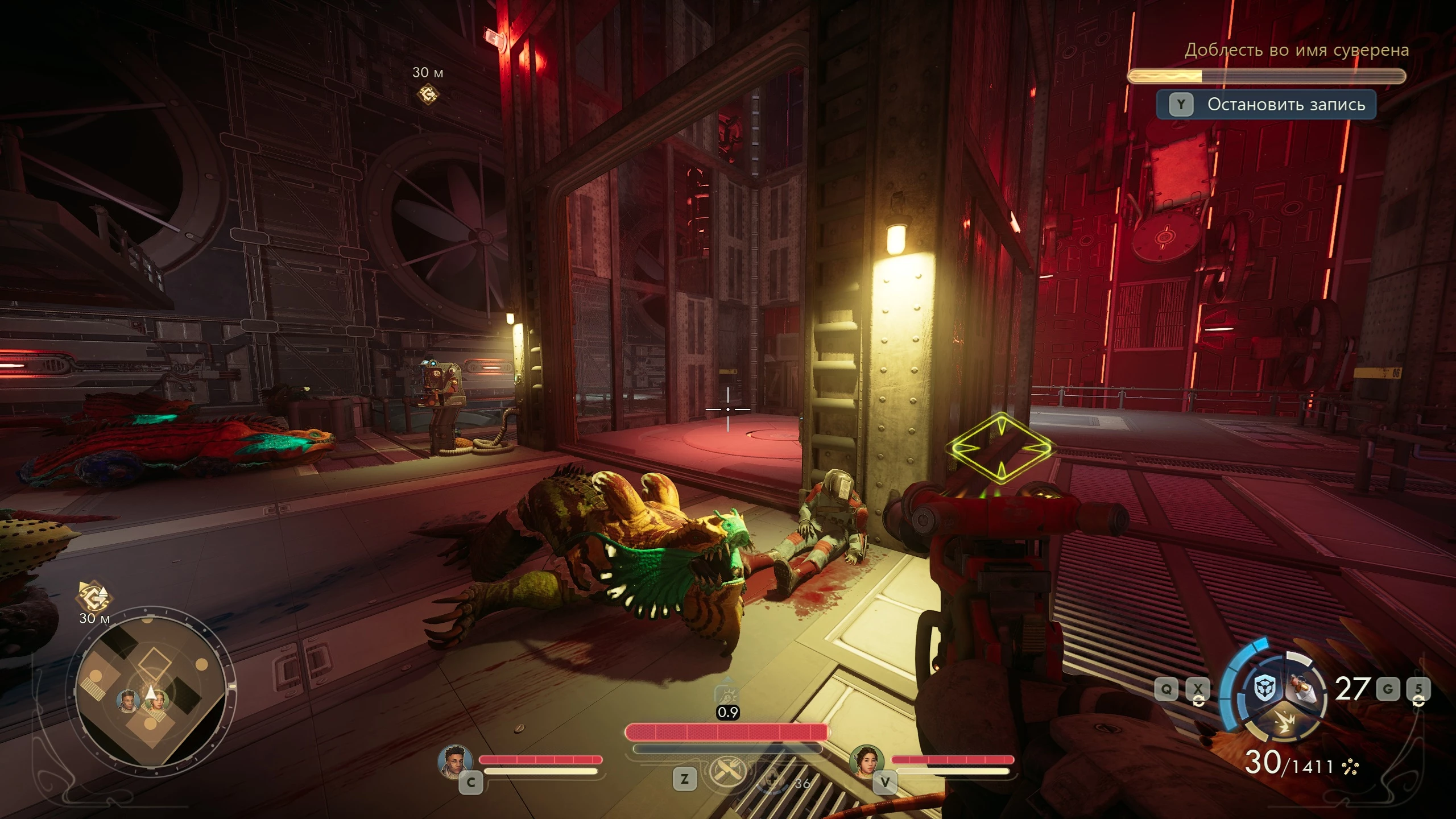Select the right companion's female portrait

coord(866,761)
